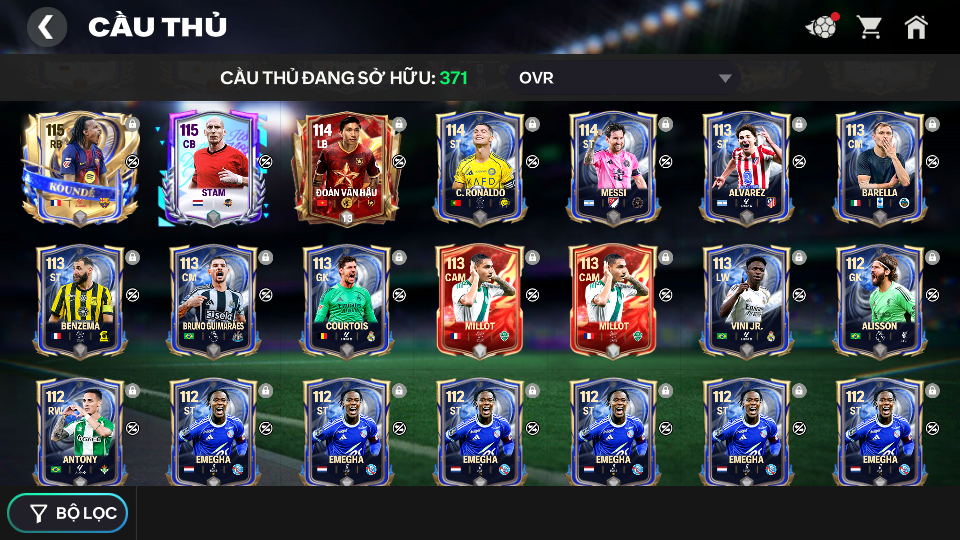Choose the Barella player card

tap(879, 167)
